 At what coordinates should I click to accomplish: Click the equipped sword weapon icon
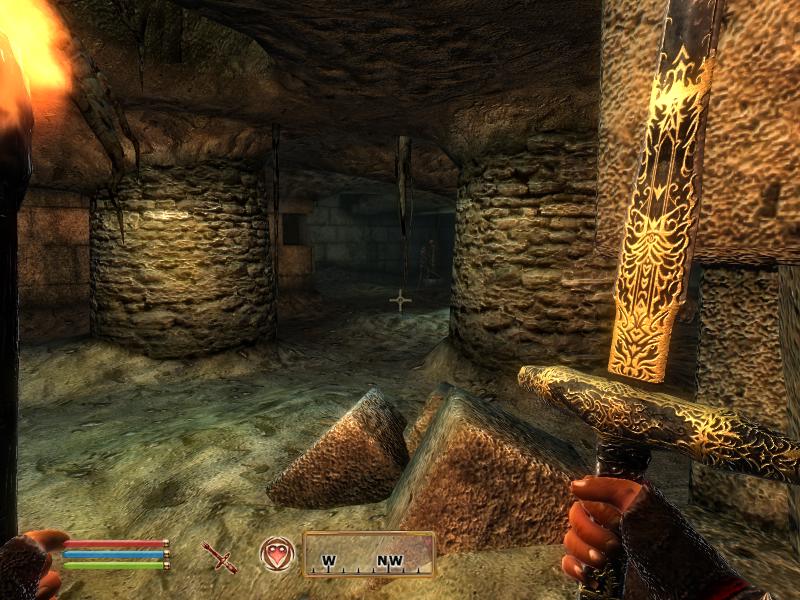219,556
